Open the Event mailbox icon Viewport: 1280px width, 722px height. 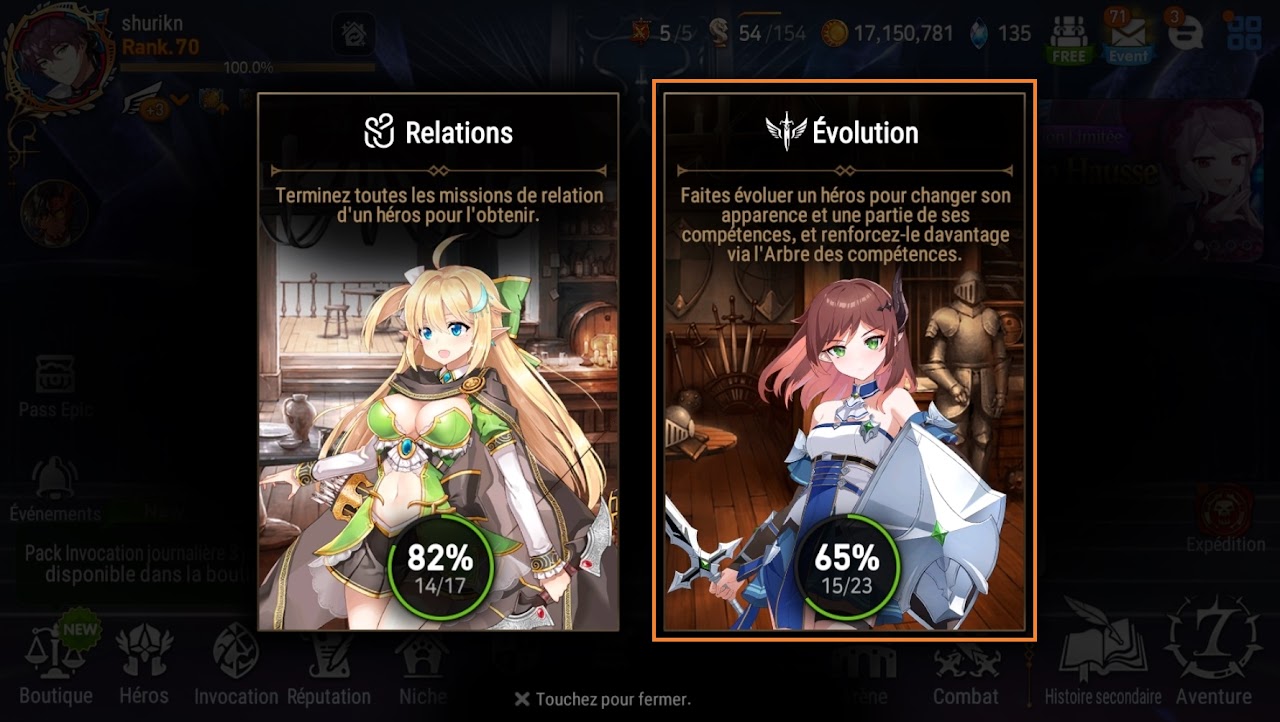1127,38
